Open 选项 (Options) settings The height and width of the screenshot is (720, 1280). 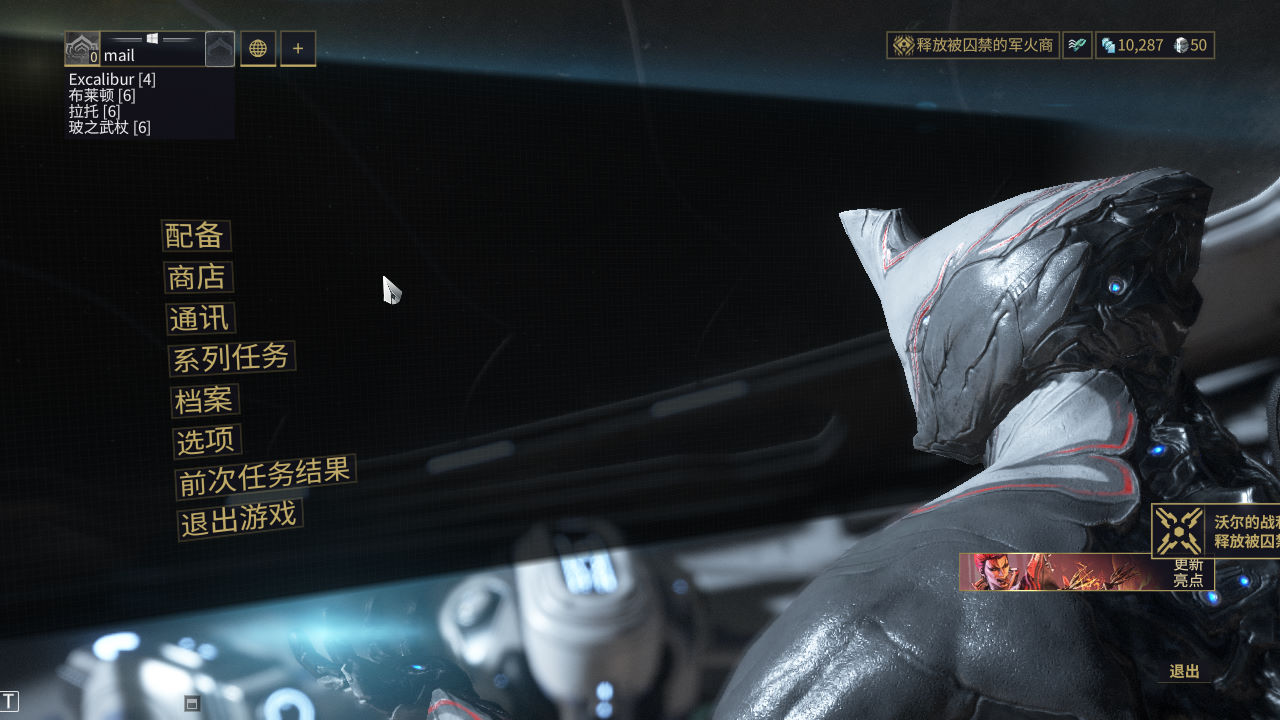[206, 441]
